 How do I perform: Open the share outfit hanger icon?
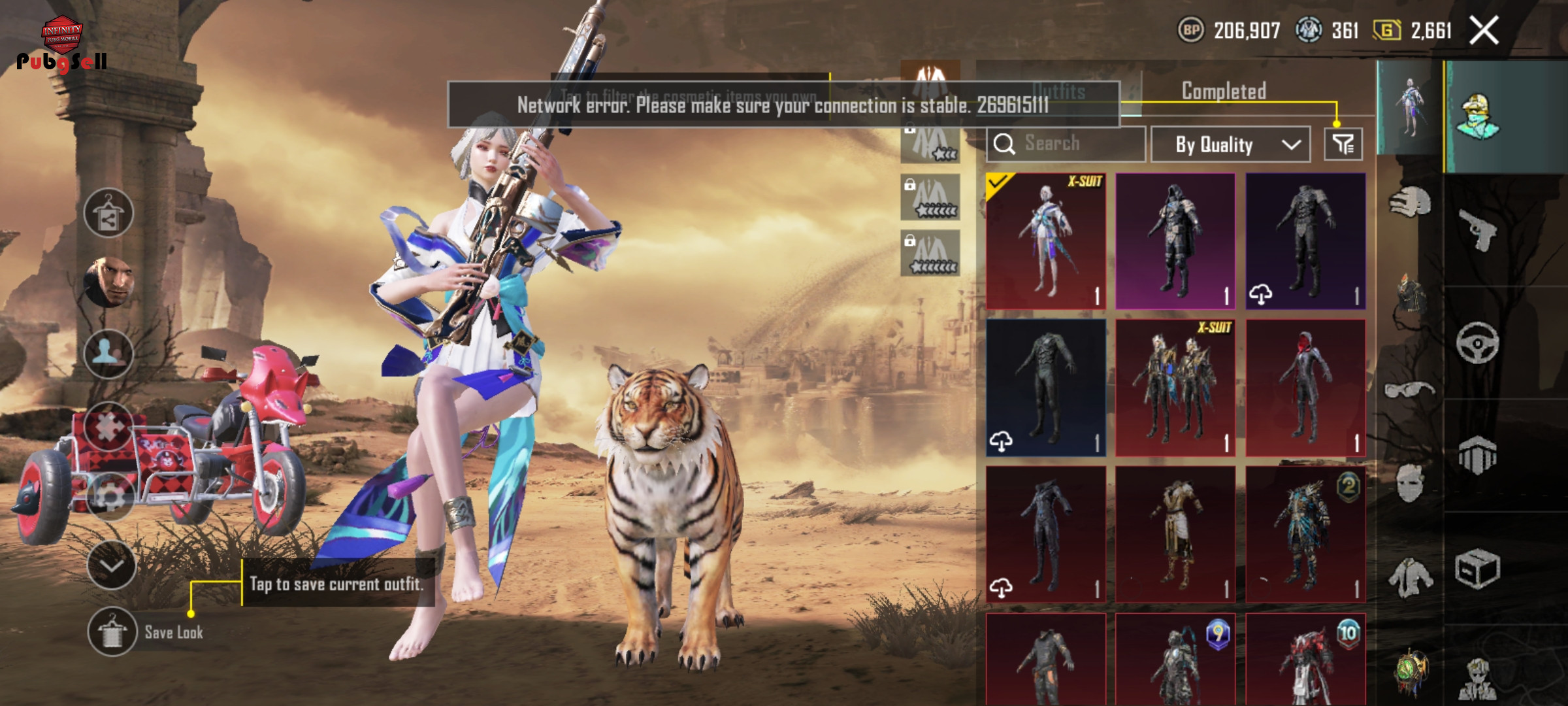(x=108, y=213)
